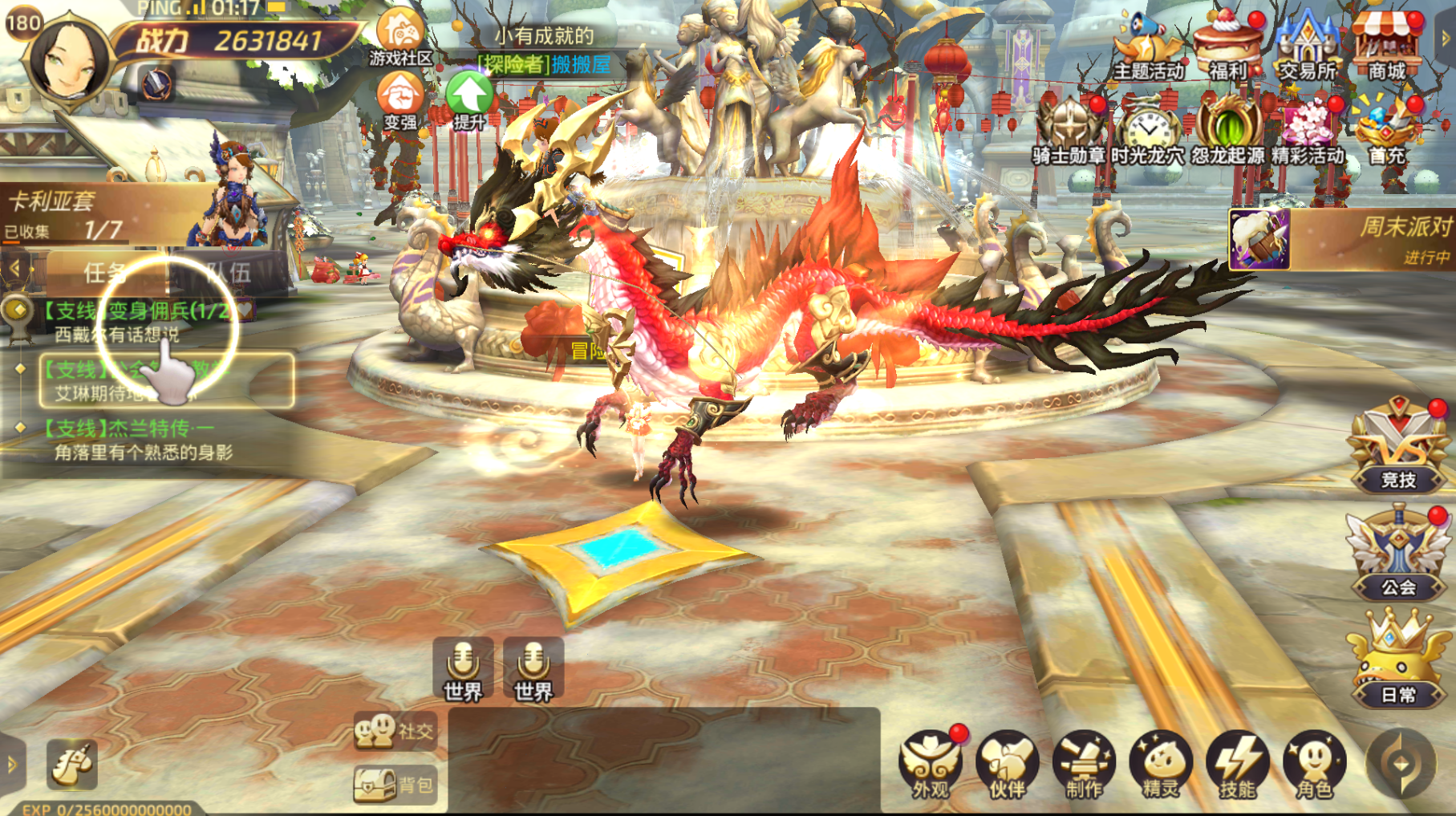Viewport: 1456px width, 816px height.
Task: Enter 时光龙穴 clock icon
Action: click(1148, 131)
